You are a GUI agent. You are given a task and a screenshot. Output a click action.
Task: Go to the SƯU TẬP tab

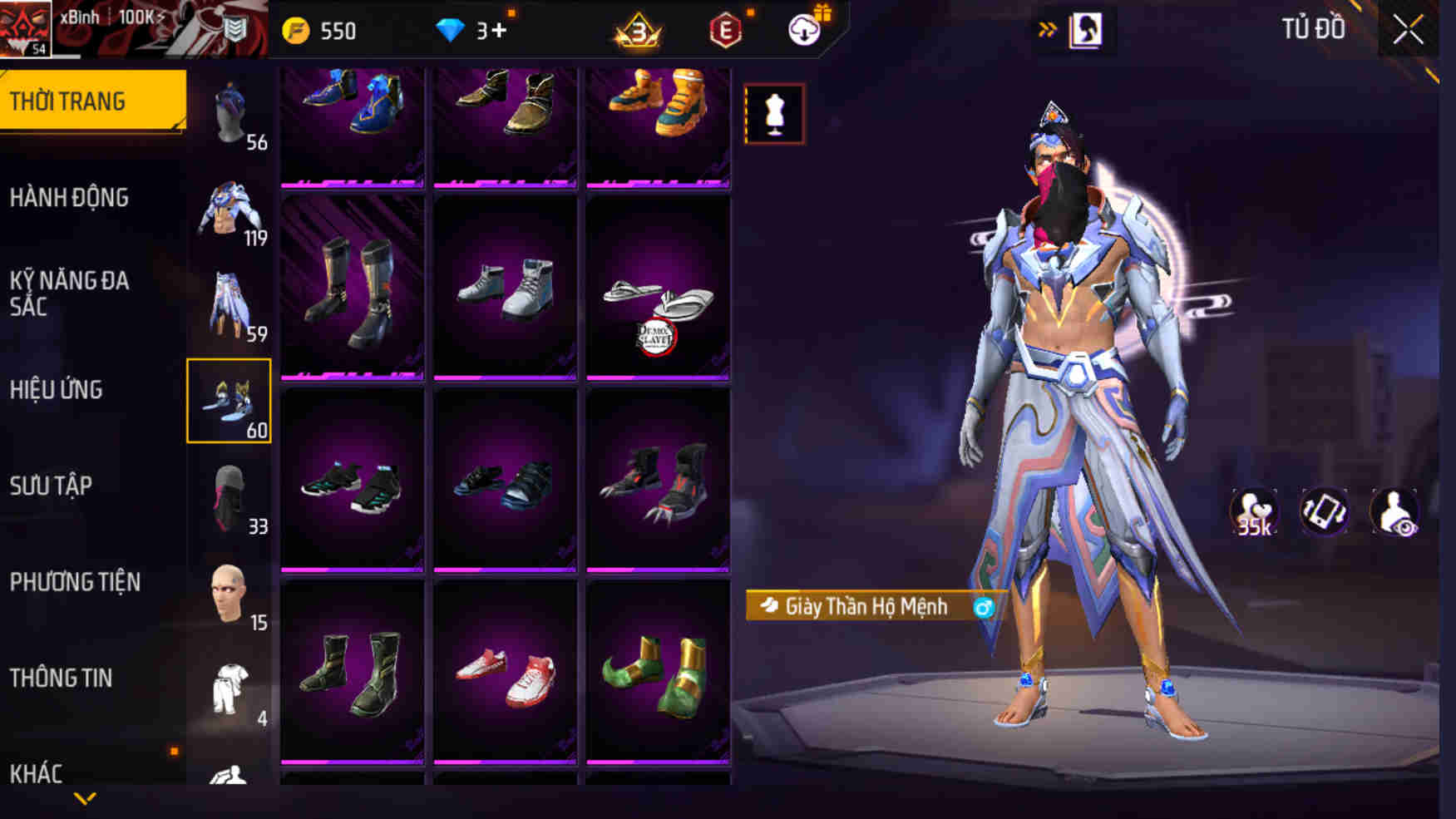click(x=52, y=486)
